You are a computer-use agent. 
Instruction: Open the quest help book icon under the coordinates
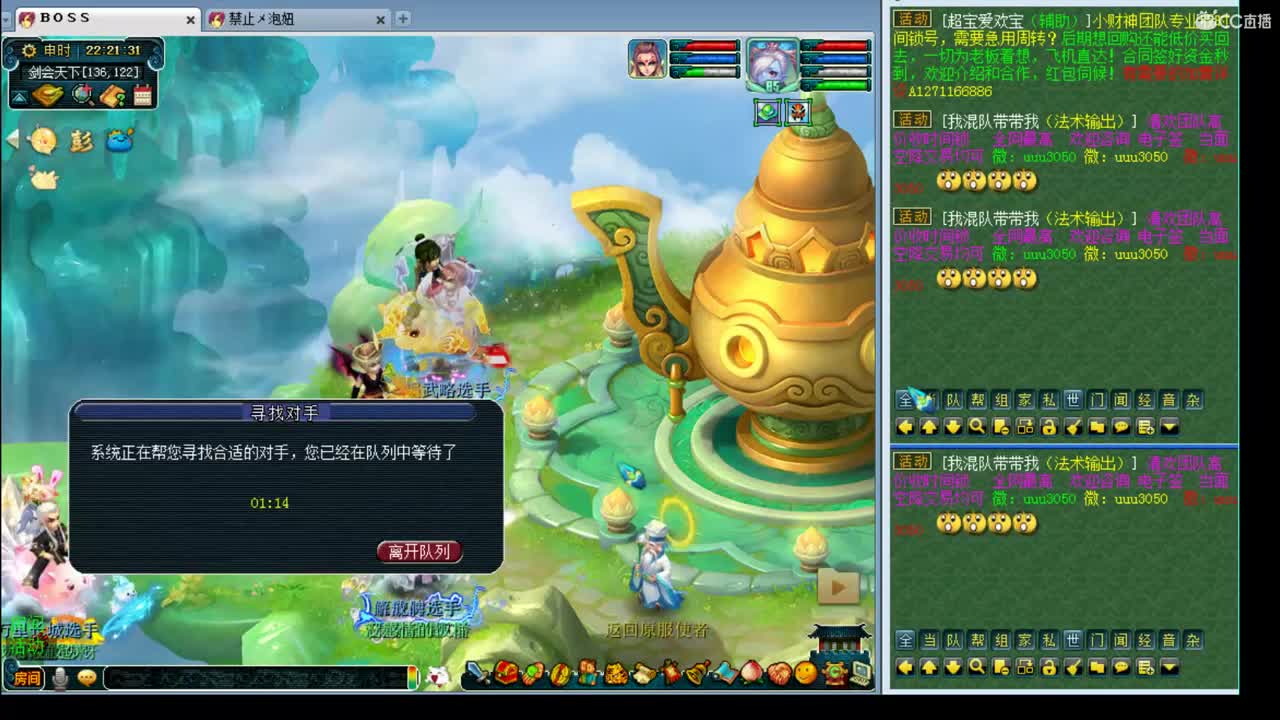111,96
